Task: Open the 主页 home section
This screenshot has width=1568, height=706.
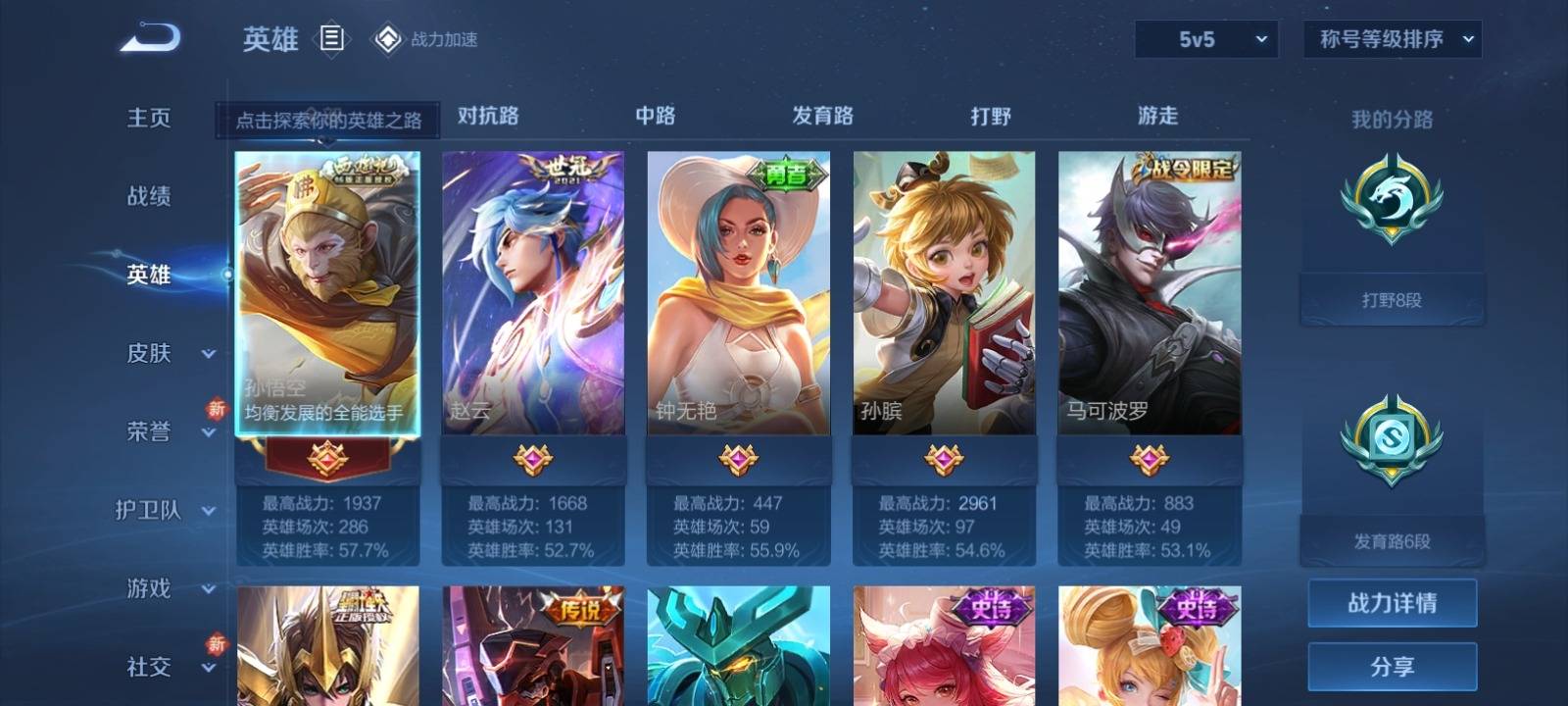Action: (149, 118)
